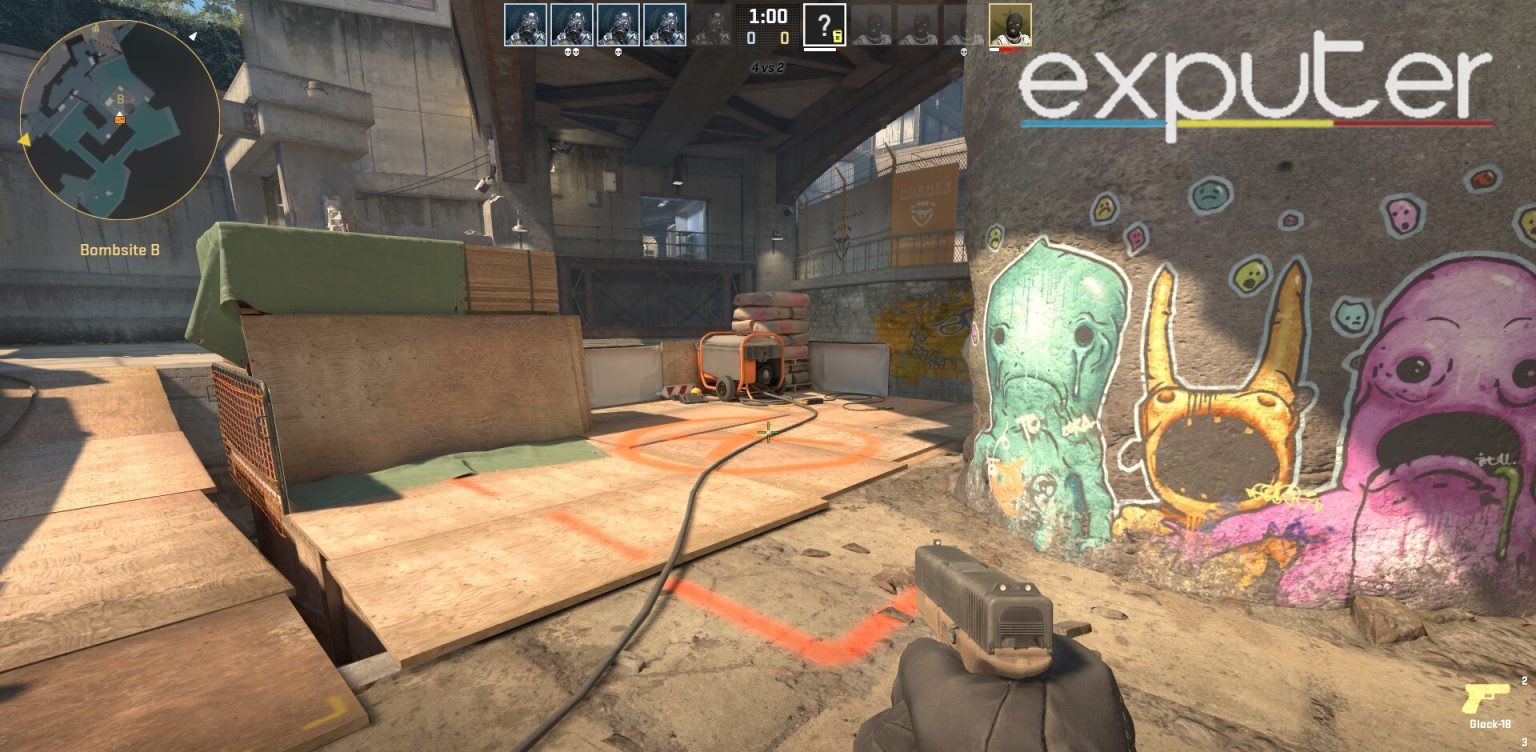Click the Bombsite B marker on minimap
The height and width of the screenshot is (752, 1536).
[120, 99]
